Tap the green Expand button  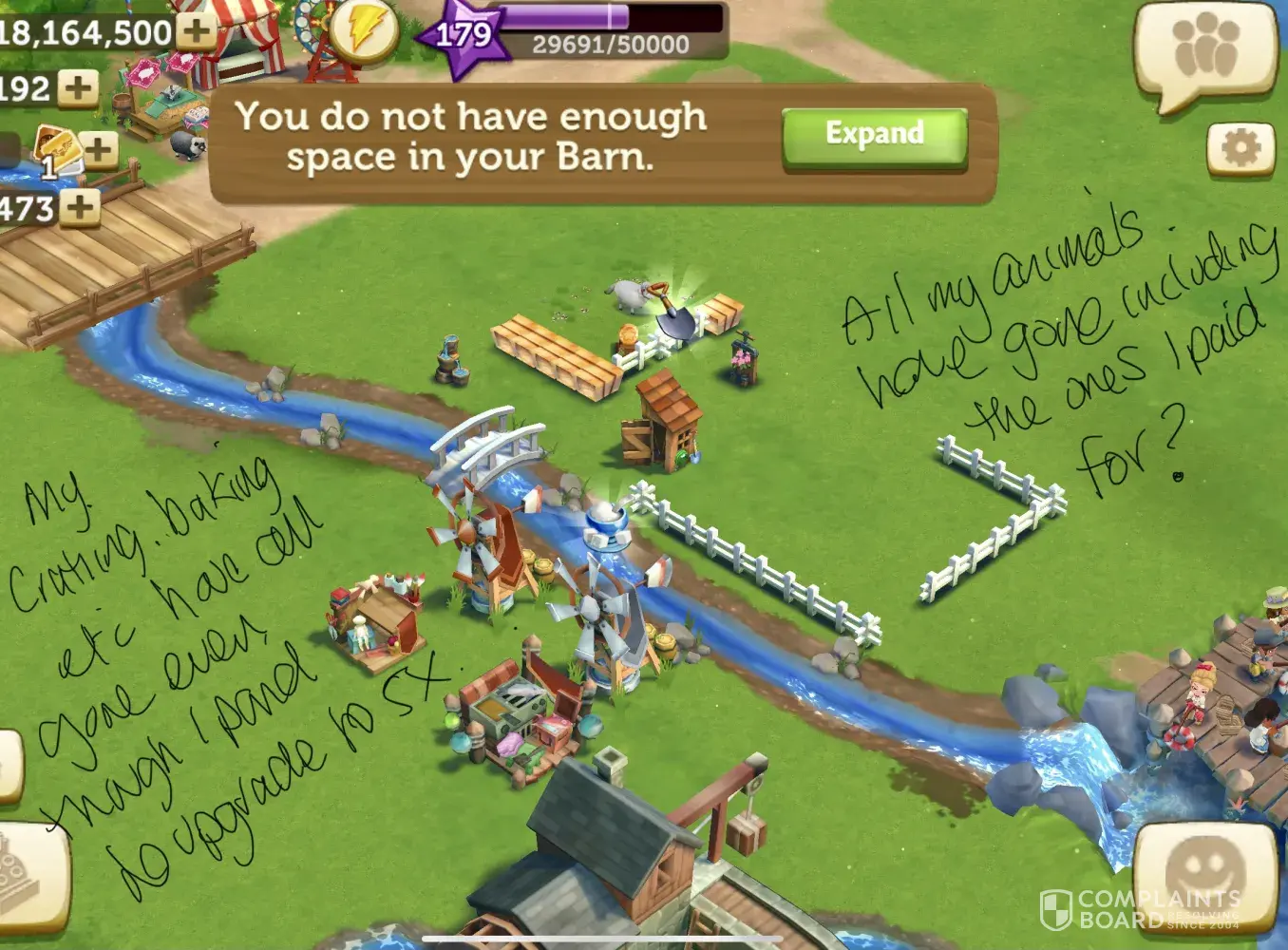tap(874, 136)
